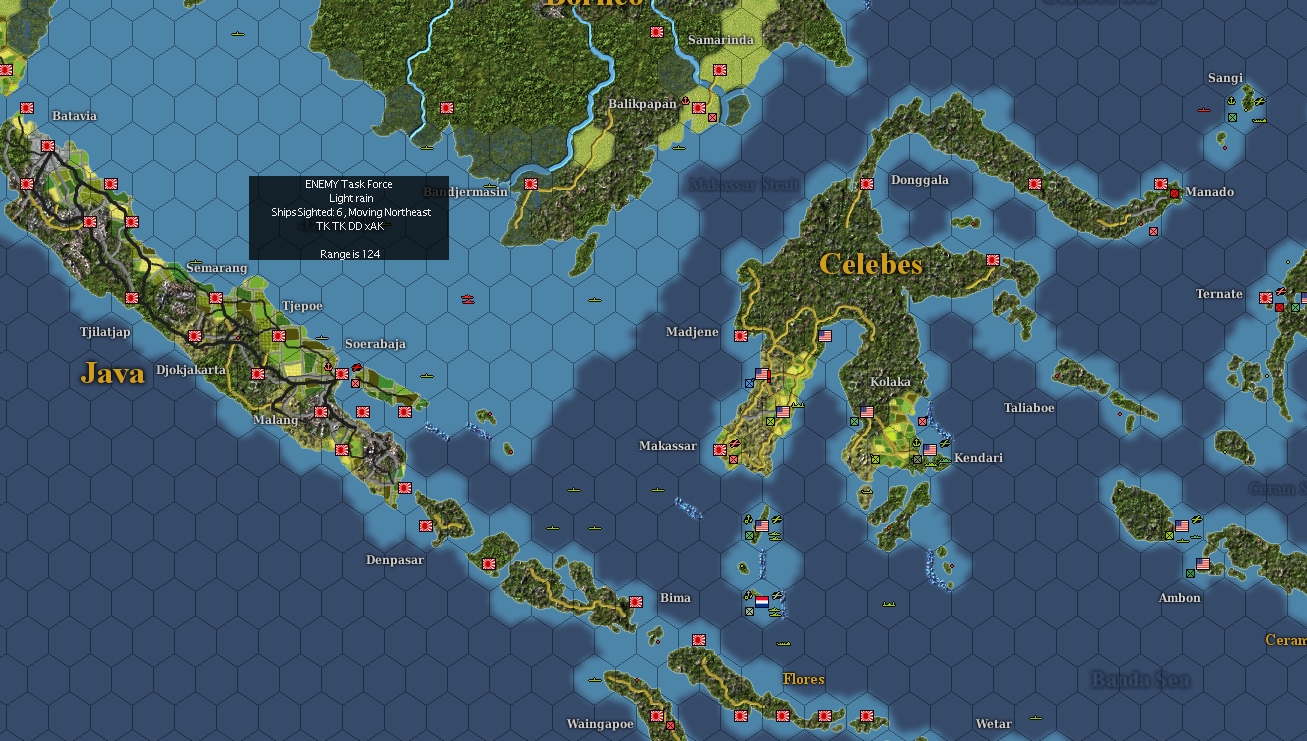Click the green garrison counter below Kolaka
The width and height of the screenshot is (1307, 741).
(875, 459)
